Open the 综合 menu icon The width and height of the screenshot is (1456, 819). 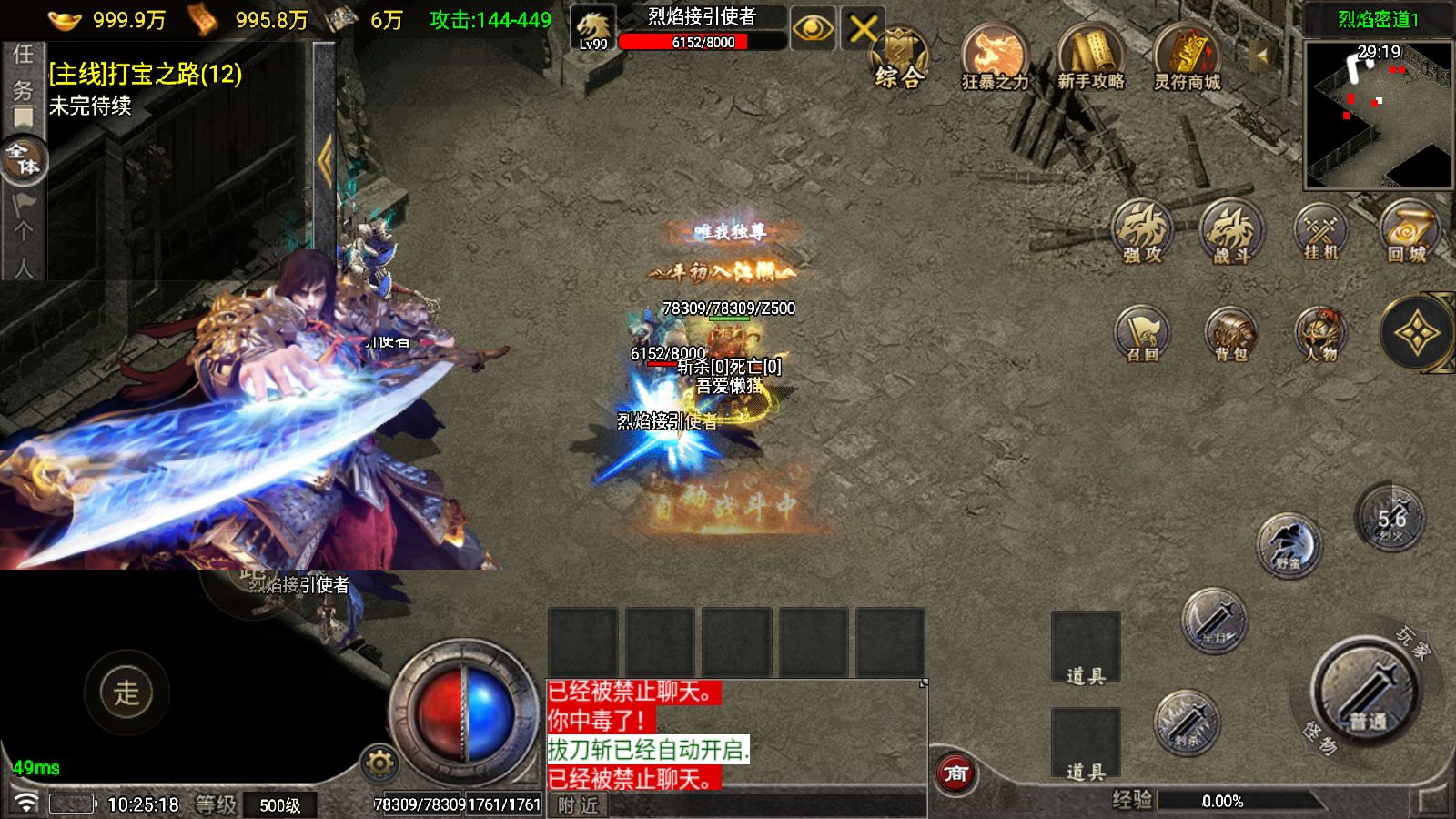coord(898,58)
